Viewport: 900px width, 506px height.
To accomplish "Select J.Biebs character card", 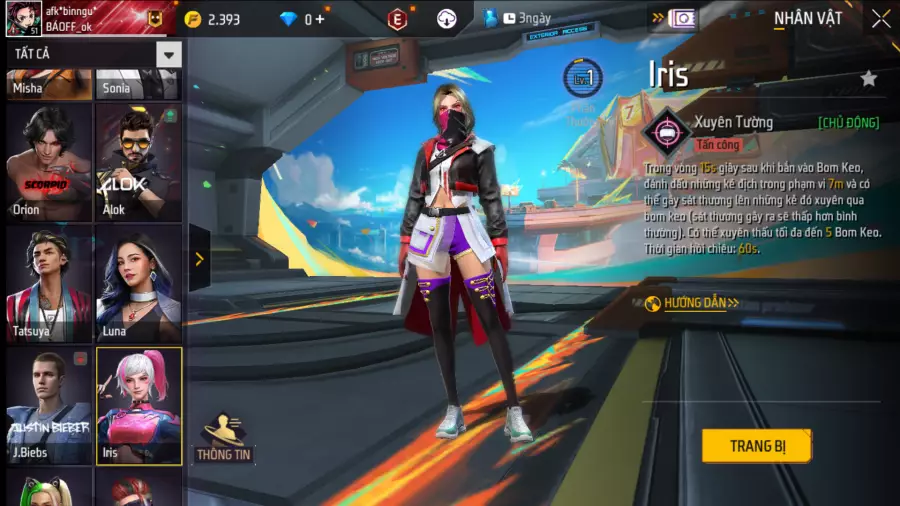I will pos(49,405).
